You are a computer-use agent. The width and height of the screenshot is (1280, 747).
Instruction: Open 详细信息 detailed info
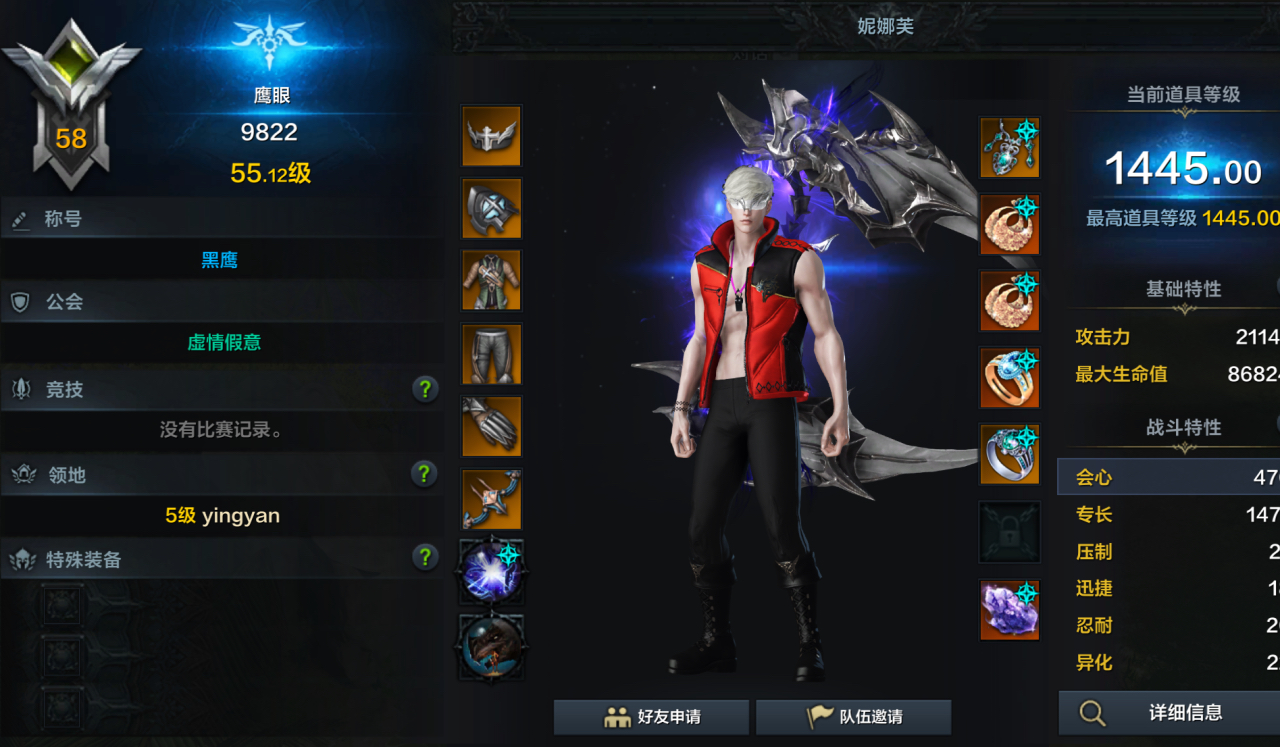[x=1168, y=713]
